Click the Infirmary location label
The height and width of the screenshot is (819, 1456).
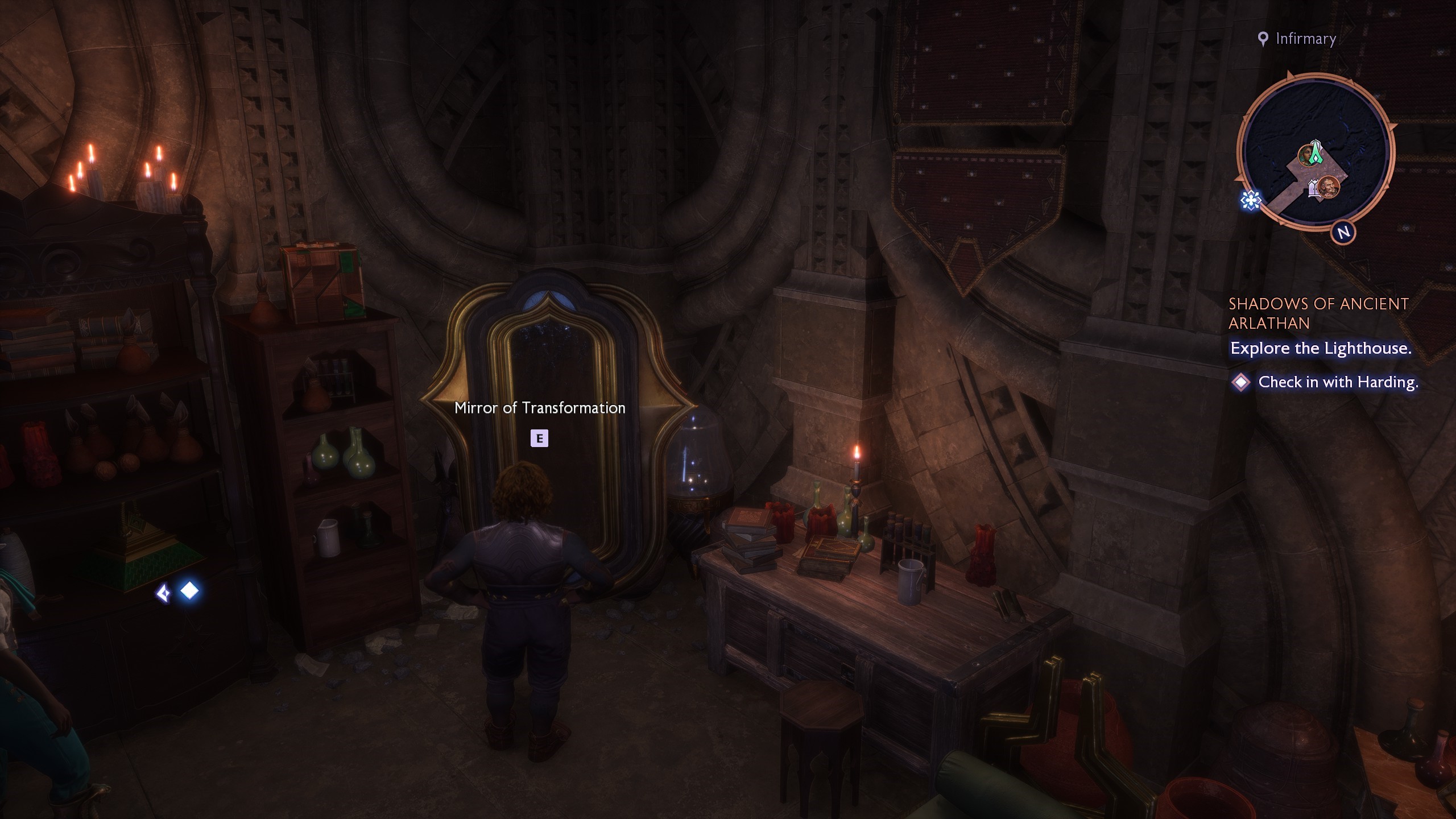click(1305, 39)
